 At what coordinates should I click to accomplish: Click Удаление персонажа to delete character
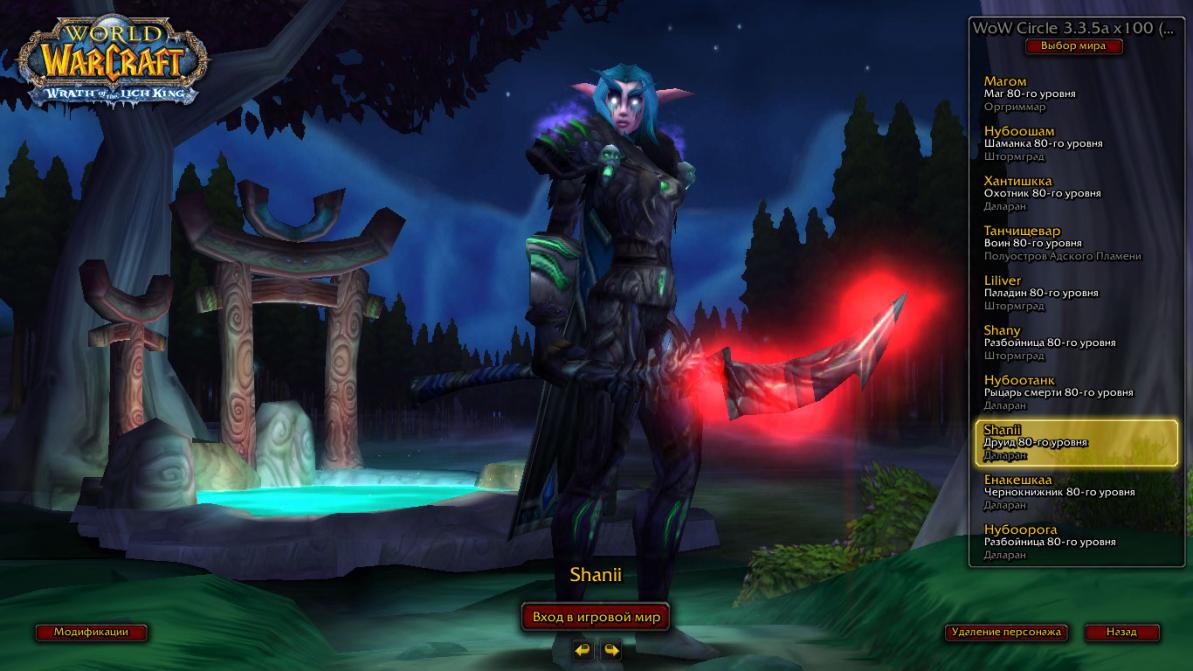coord(1006,632)
